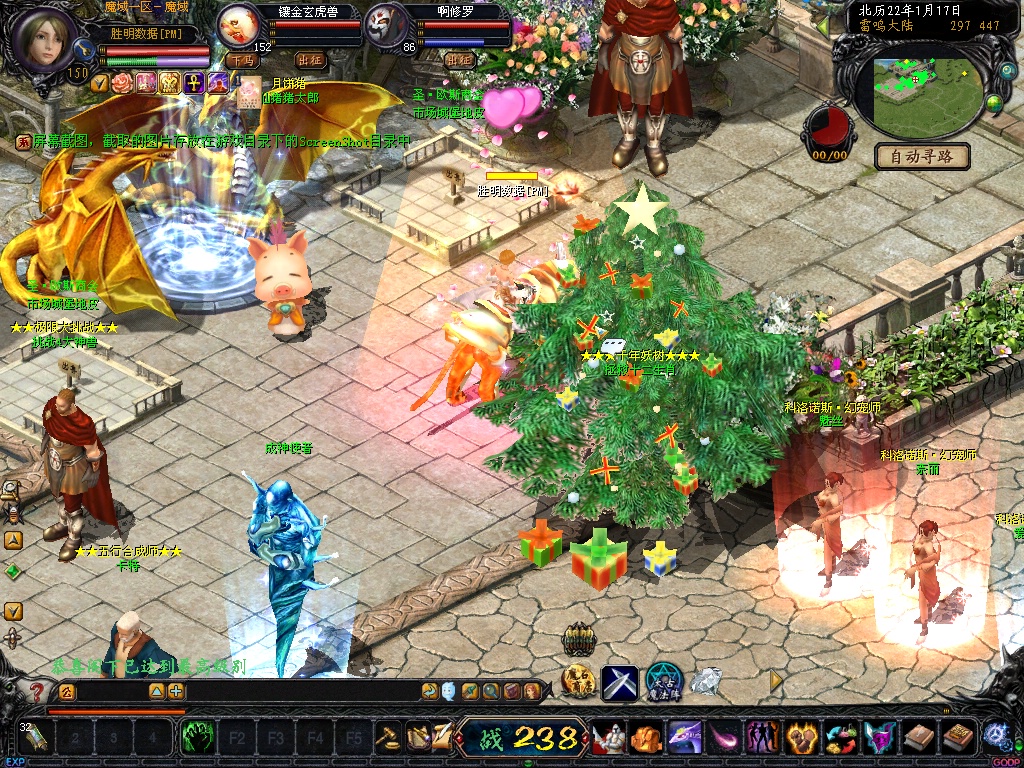Click 出征 under the 啊修罗 pet
The width and height of the screenshot is (1024, 768).
coord(459,61)
